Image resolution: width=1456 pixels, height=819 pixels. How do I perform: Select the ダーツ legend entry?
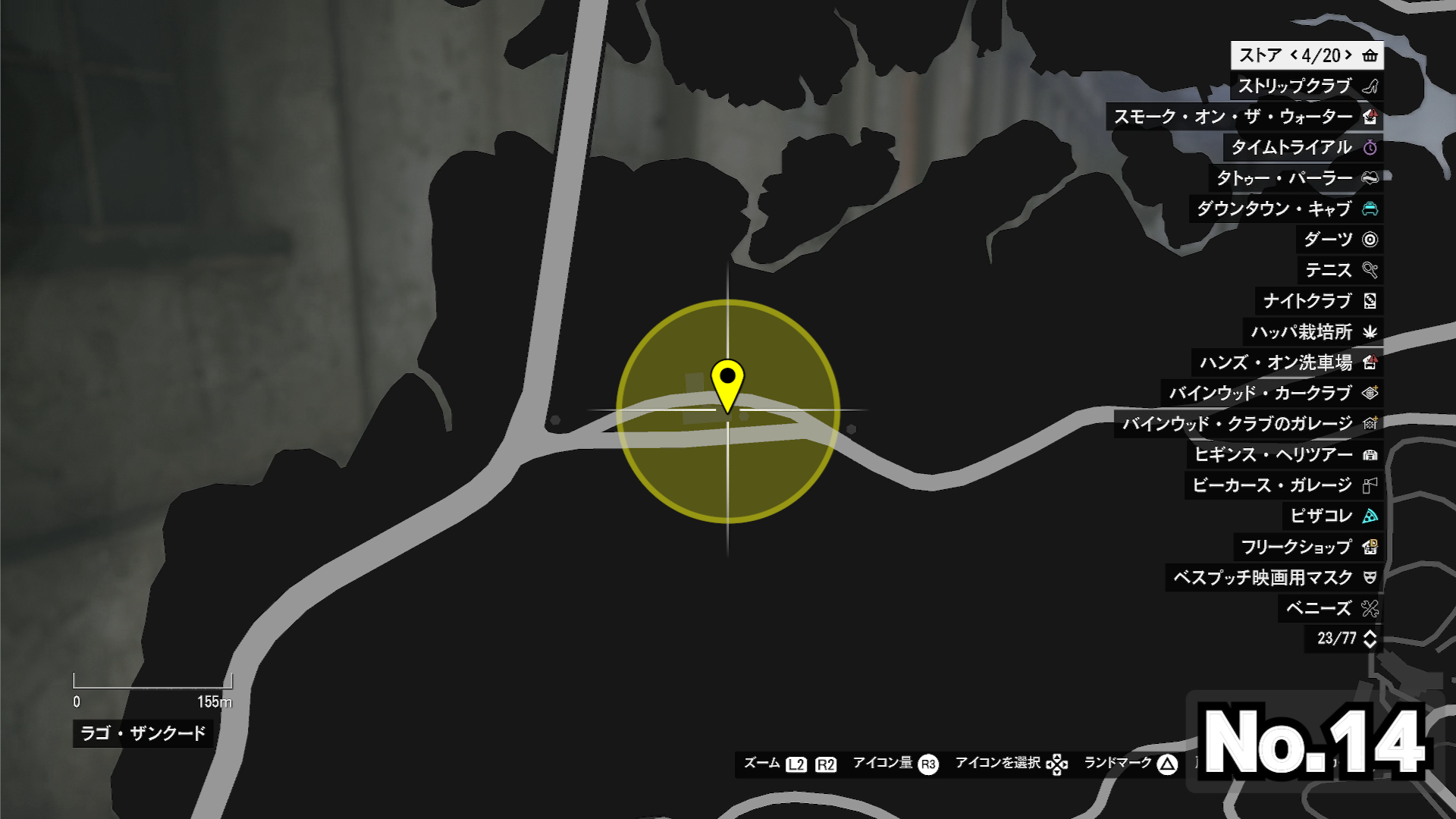(1339, 240)
